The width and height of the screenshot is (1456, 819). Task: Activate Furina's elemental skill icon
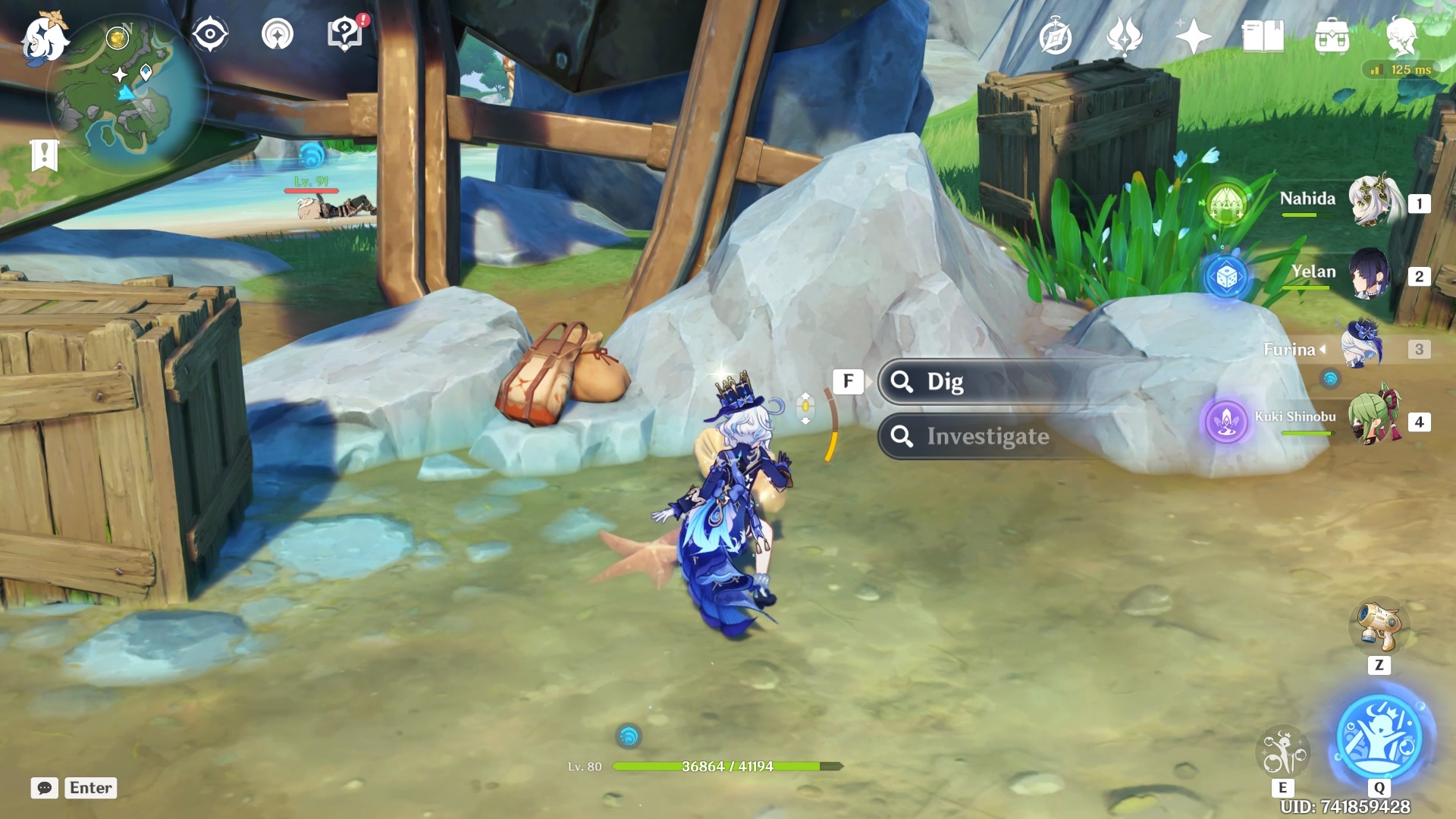[x=1283, y=752]
